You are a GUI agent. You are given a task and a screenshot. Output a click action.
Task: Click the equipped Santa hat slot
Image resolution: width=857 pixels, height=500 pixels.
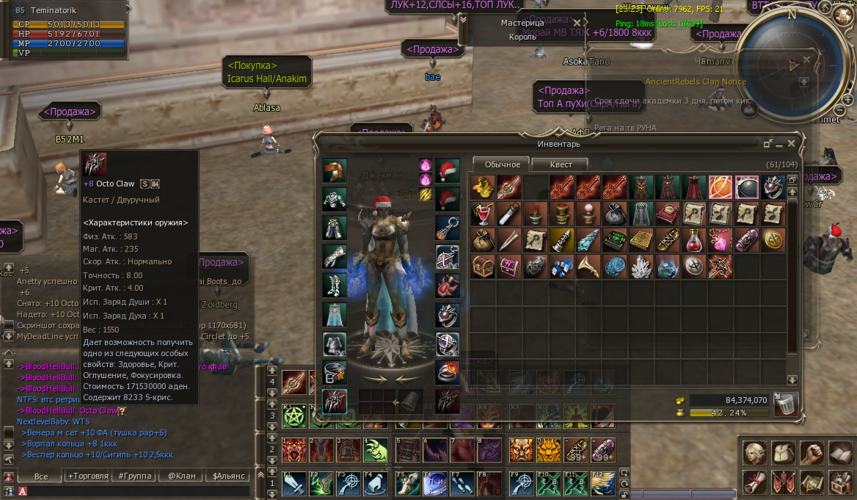[x=448, y=170]
